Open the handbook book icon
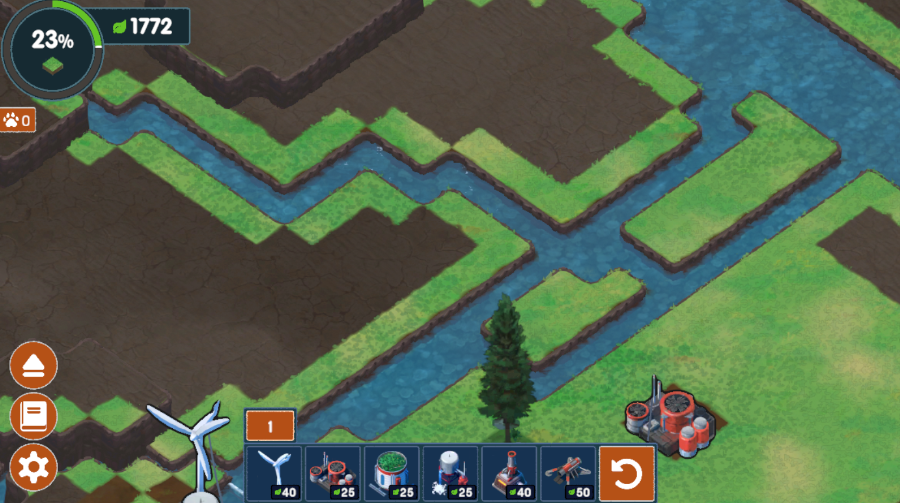This screenshot has width=900, height=503. tap(33, 415)
